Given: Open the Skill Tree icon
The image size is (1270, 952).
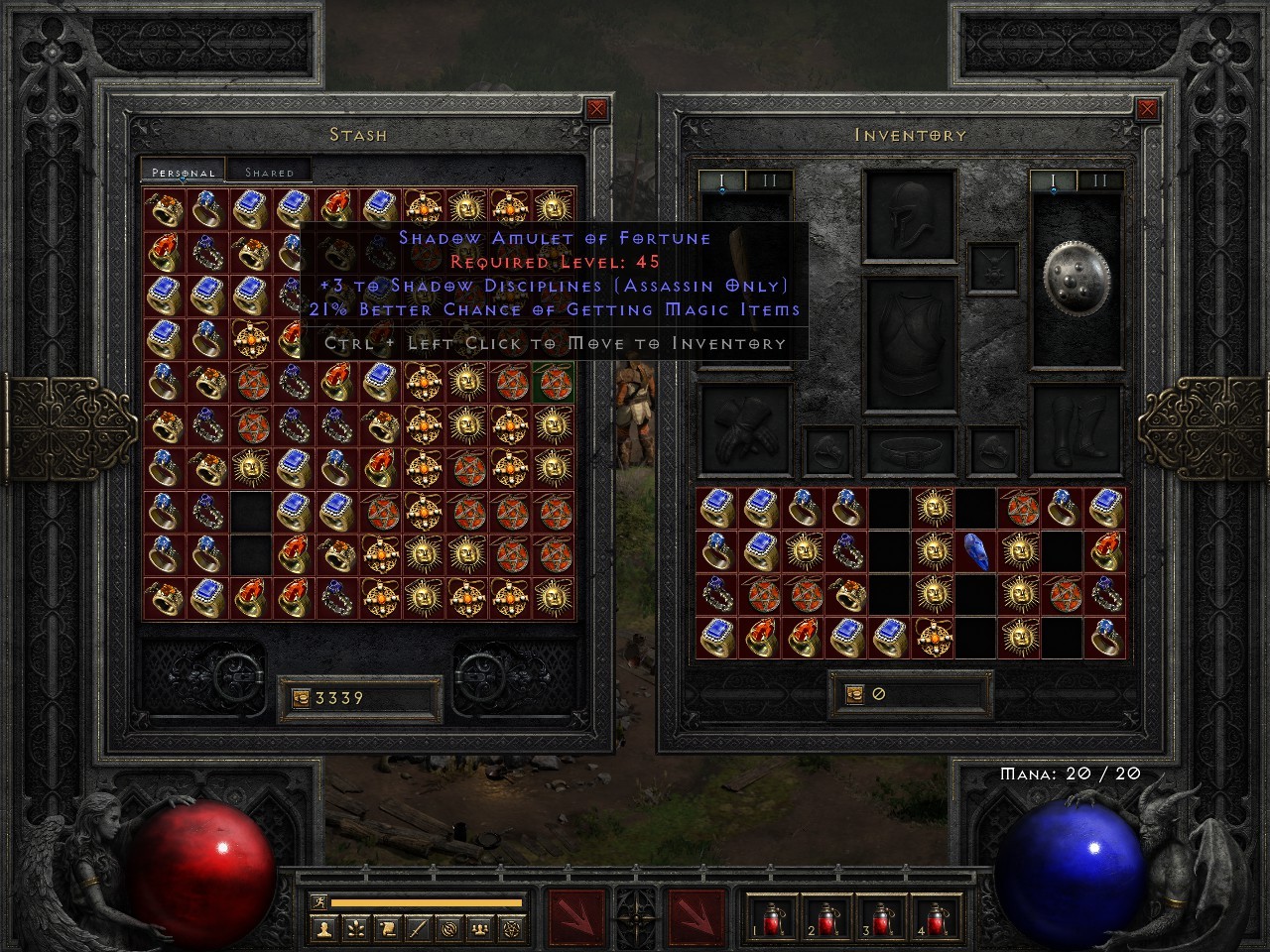Looking at the screenshot, I should (355, 928).
